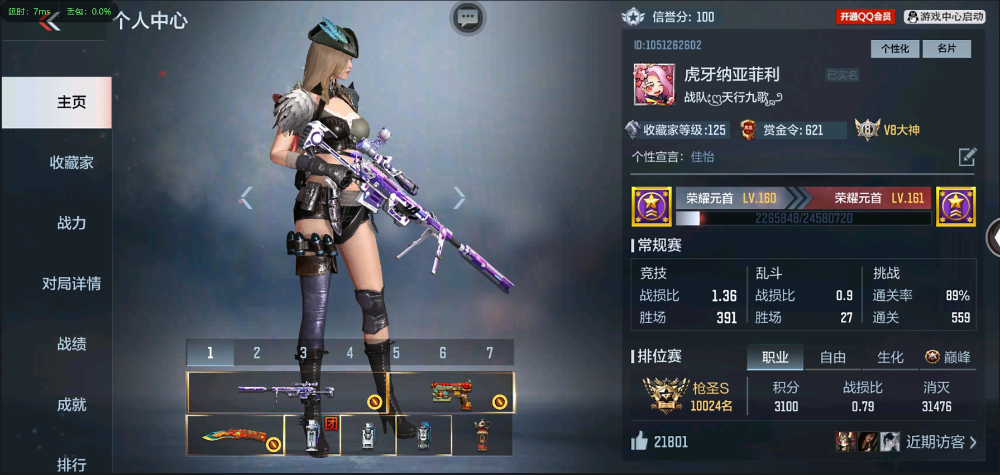Switch to the 战力 section
This screenshot has width=1000, height=475.
71,223
